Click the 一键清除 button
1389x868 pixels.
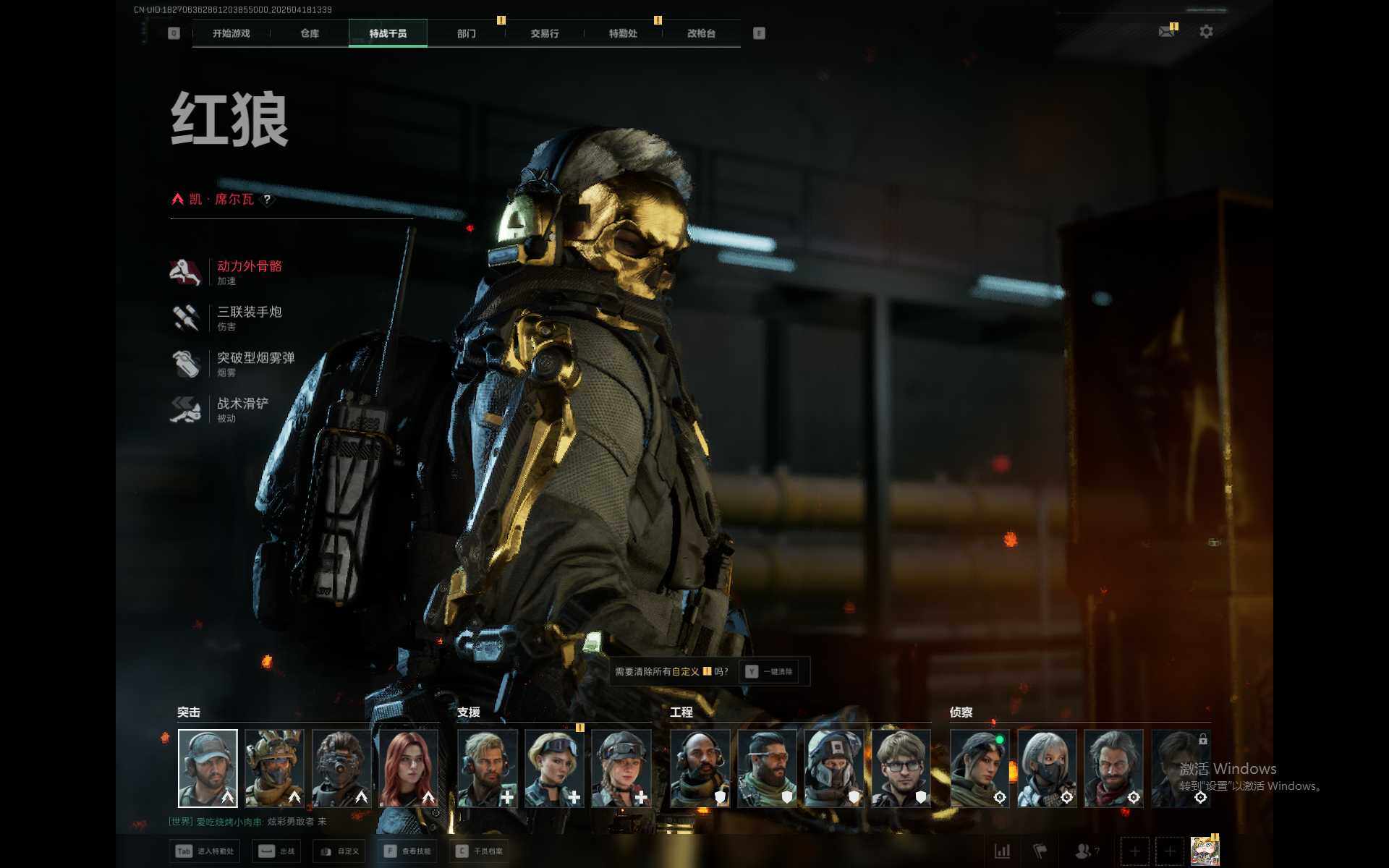click(x=770, y=672)
